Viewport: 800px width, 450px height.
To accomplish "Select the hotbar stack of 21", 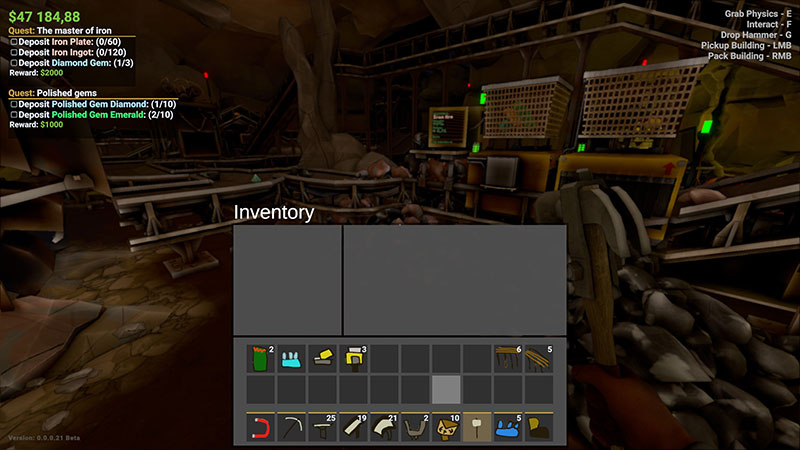I will click(x=384, y=427).
